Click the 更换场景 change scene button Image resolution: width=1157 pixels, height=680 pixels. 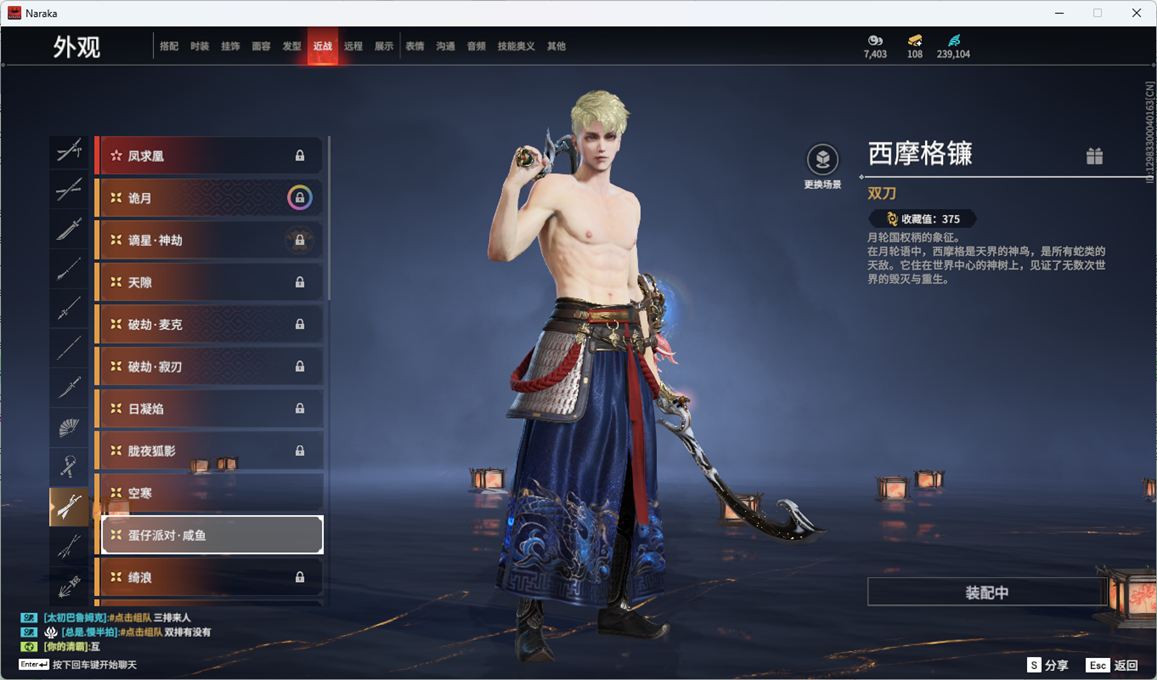(x=822, y=166)
